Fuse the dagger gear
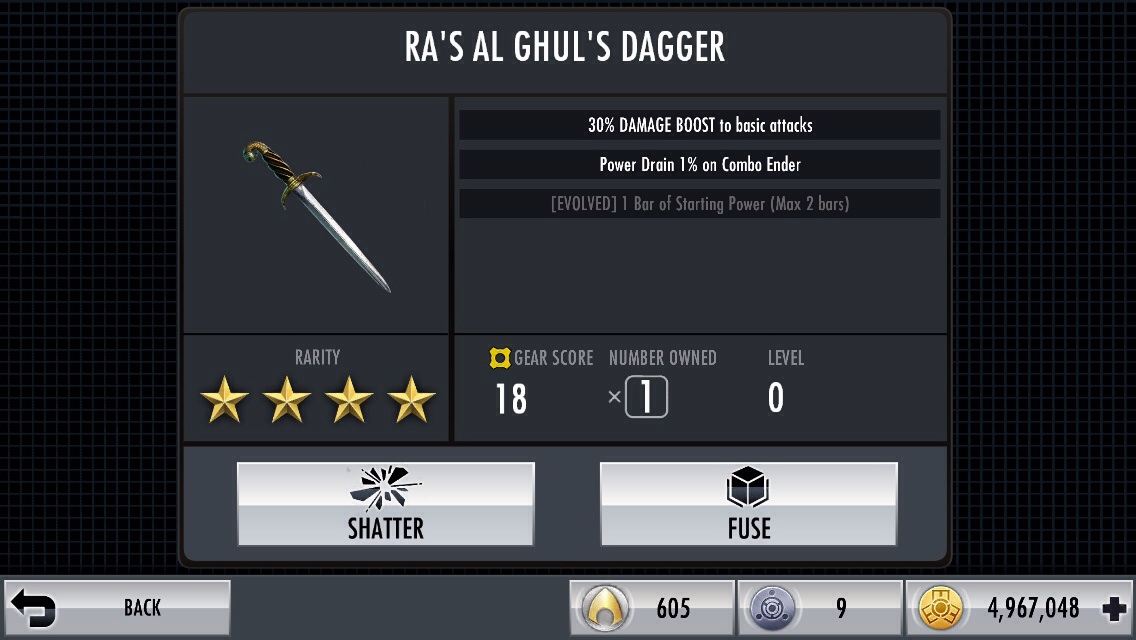Screen dimensions: 1136x640 748,504
